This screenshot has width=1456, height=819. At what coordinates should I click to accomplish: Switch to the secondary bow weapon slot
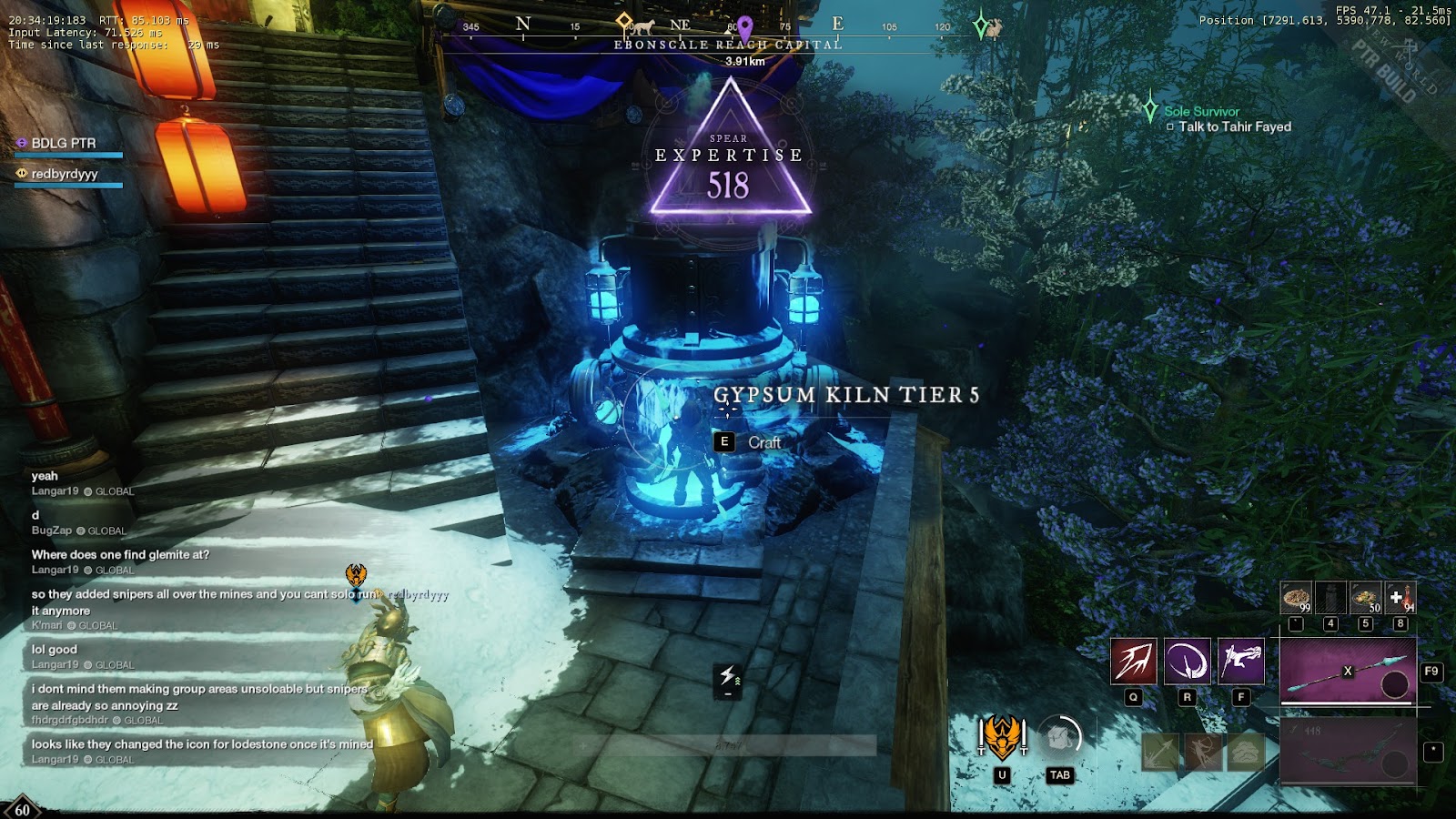[x=1348, y=750]
